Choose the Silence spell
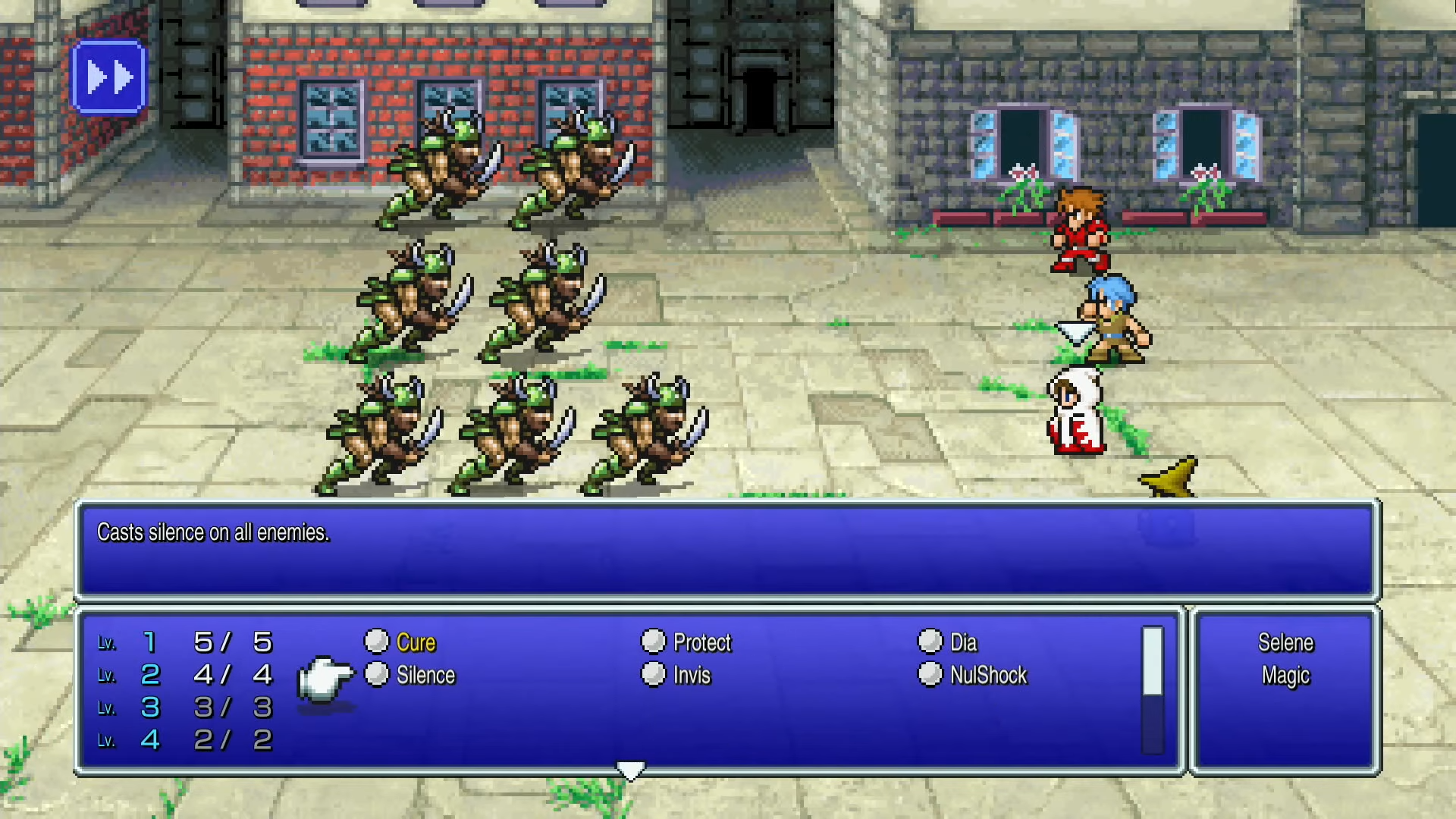 425,675
